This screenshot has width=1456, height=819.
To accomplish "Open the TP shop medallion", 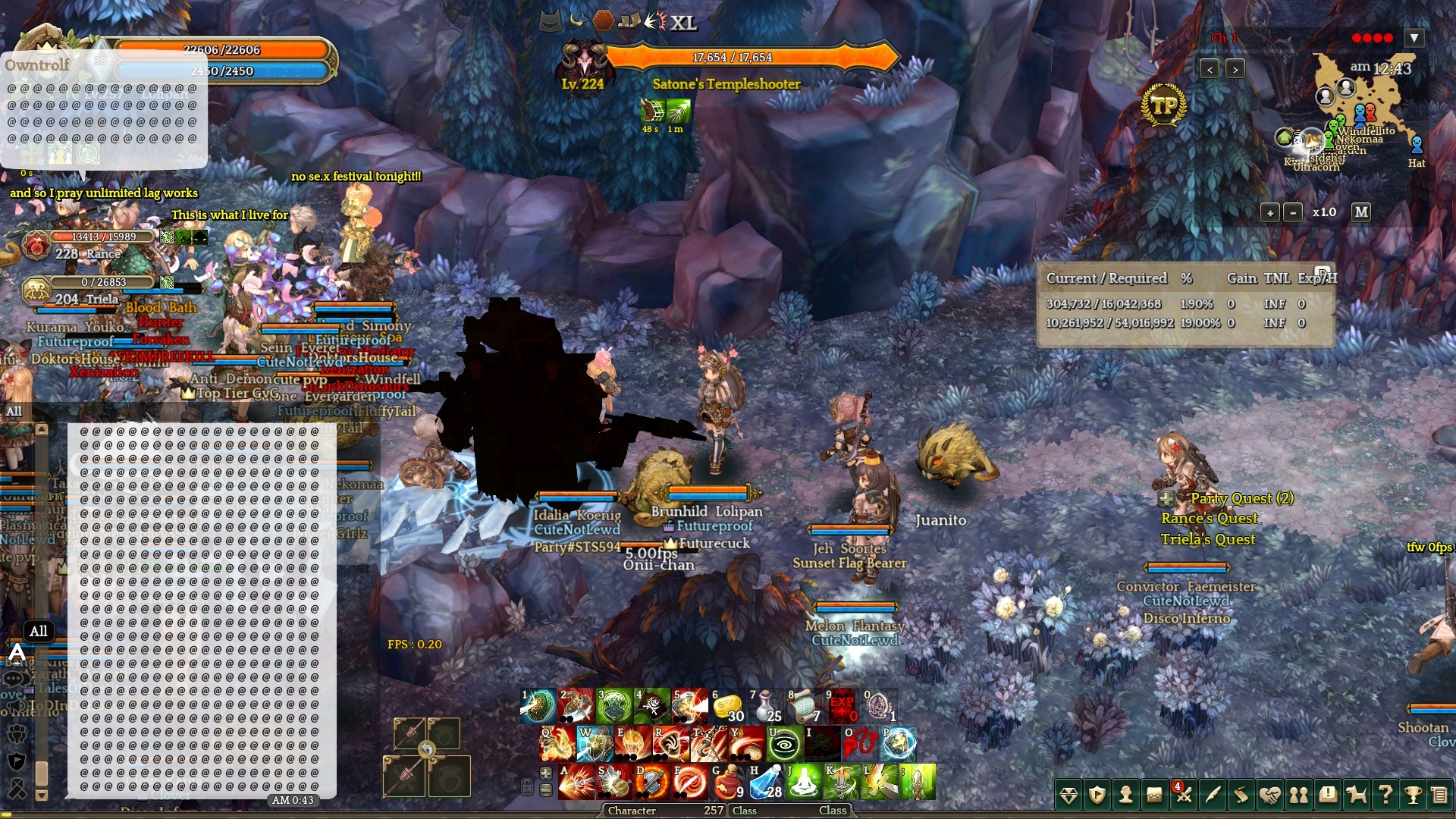I will [x=1163, y=107].
